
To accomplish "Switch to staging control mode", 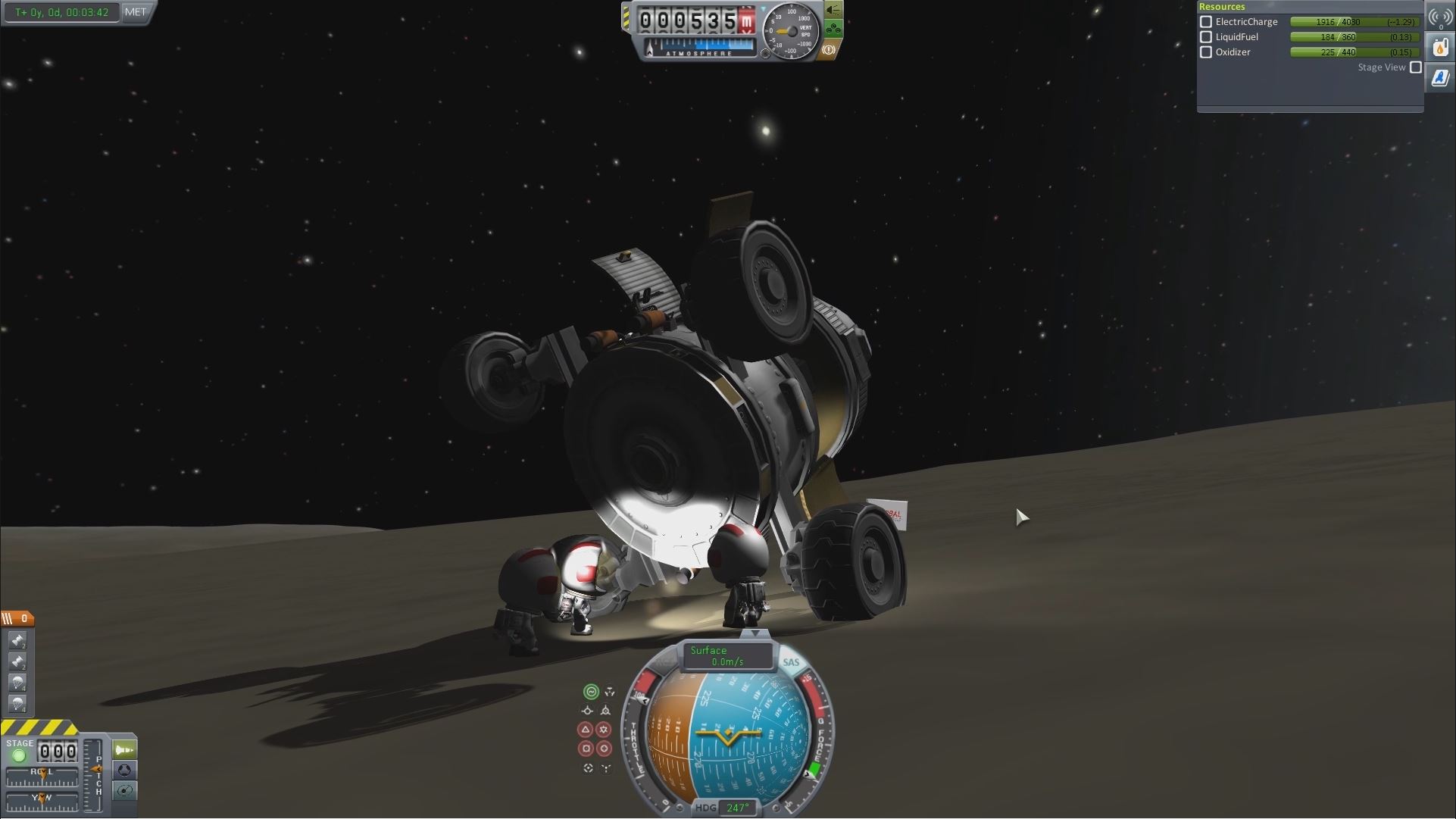I will [x=124, y=749].
